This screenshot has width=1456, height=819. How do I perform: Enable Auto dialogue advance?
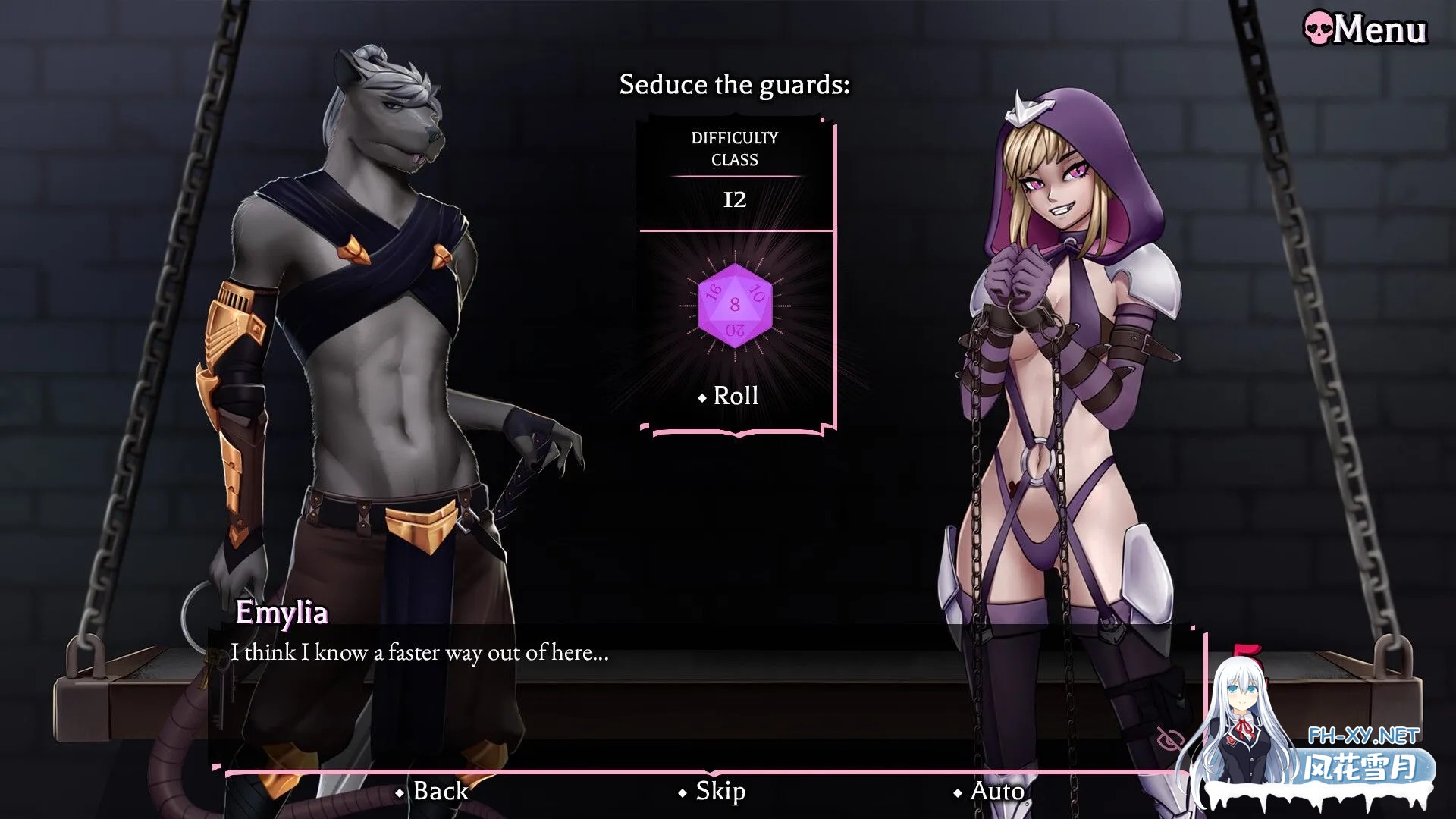point(990,791)
